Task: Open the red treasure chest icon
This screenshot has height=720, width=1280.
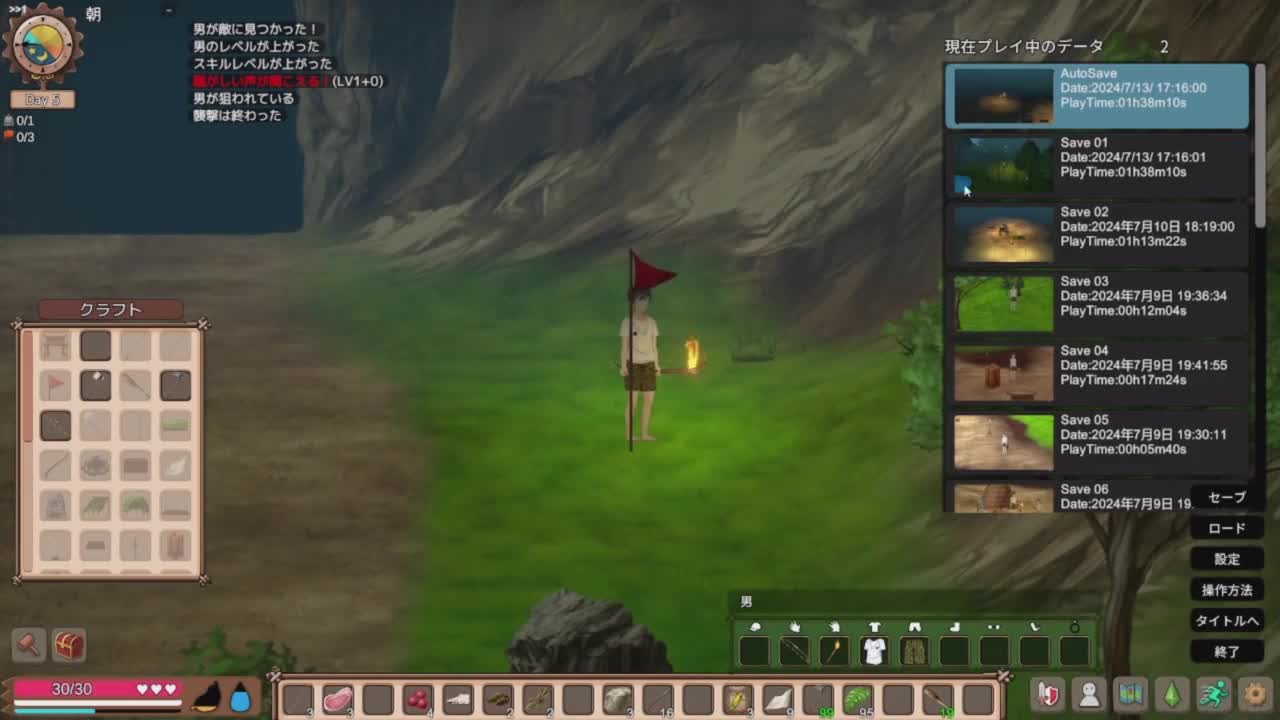Action: (69, 645)
